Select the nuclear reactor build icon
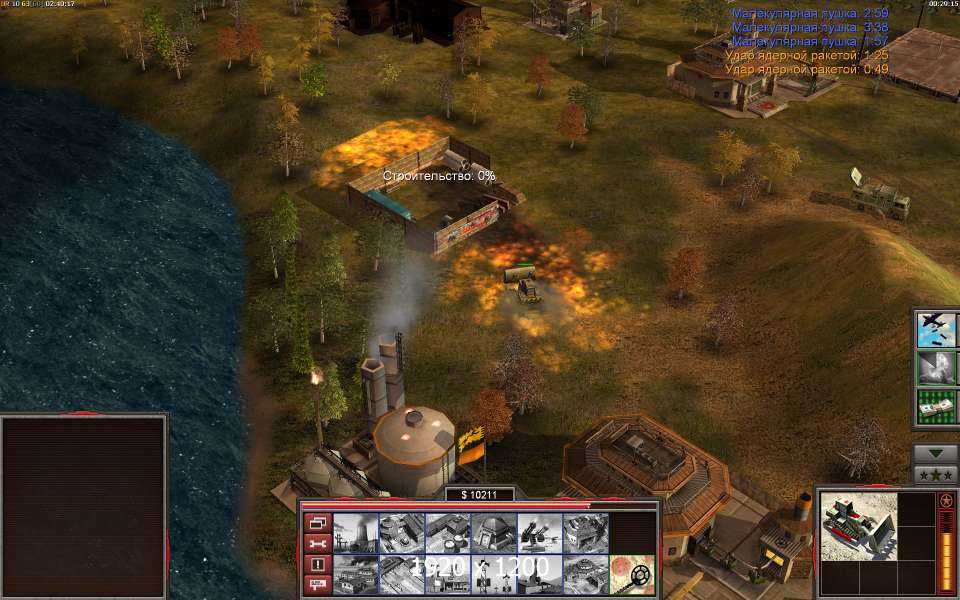The image size is (960, 600). coord(355,532)
